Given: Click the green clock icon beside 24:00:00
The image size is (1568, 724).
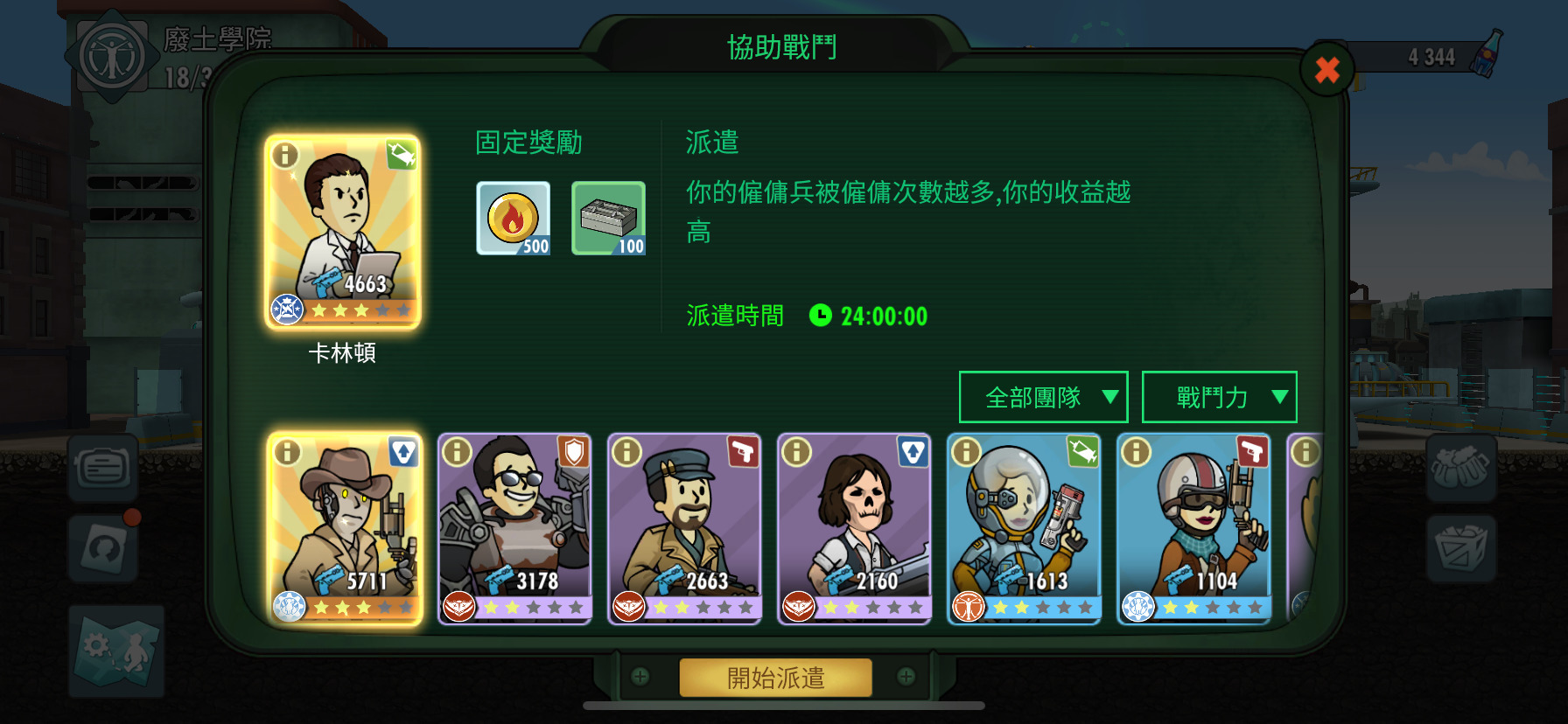Looking at the screenshot, I should click(820, 317).
